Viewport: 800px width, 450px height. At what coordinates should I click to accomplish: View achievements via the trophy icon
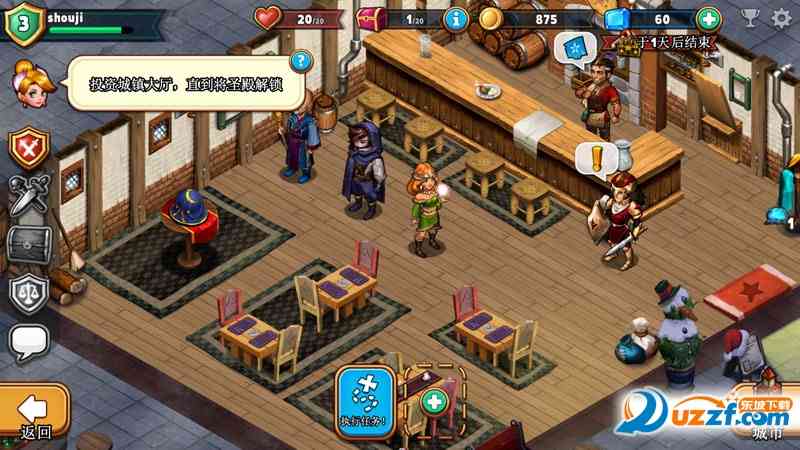click(x=750, y=18)
